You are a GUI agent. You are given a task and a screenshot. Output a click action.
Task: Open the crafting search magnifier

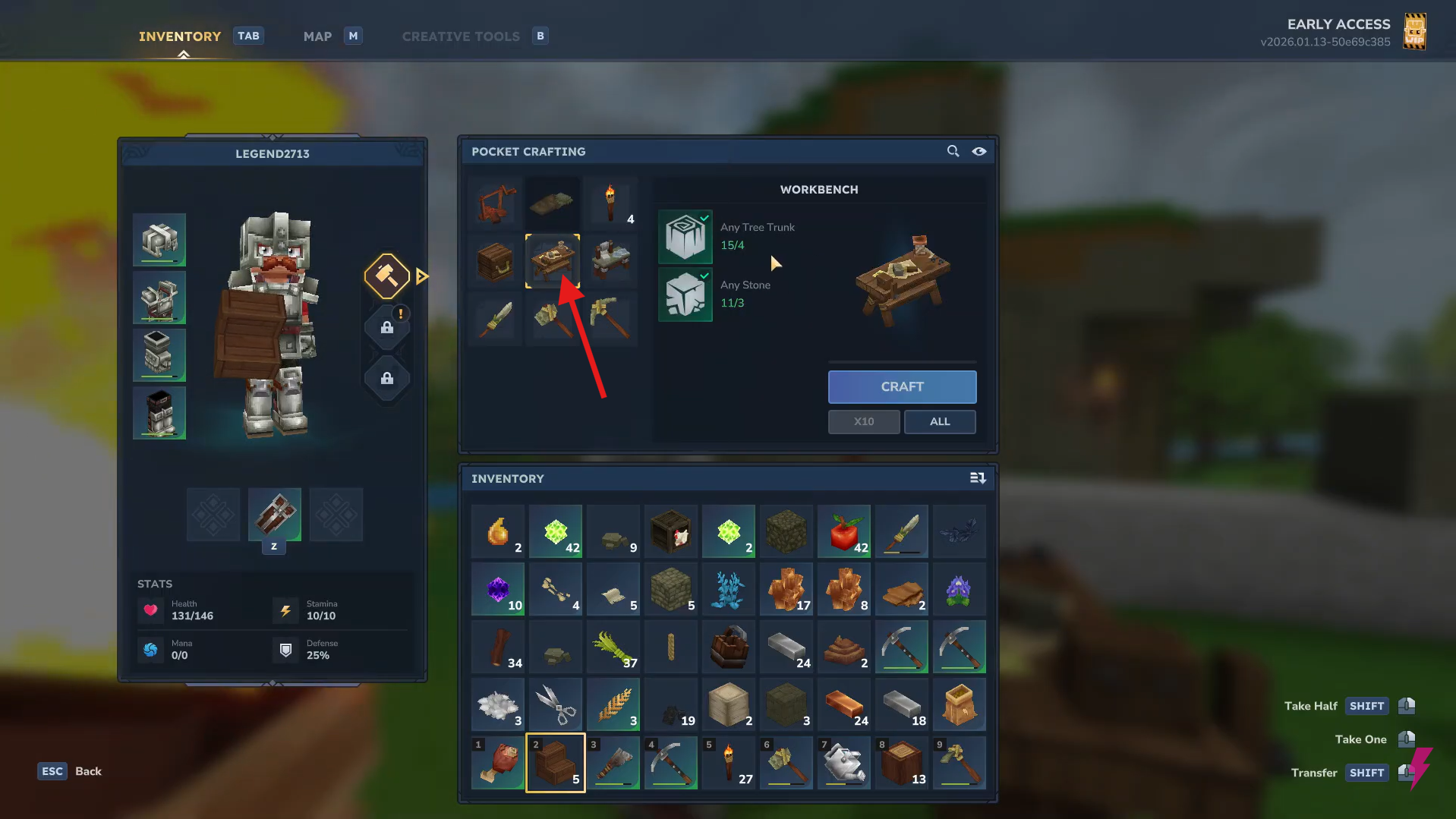953,151
